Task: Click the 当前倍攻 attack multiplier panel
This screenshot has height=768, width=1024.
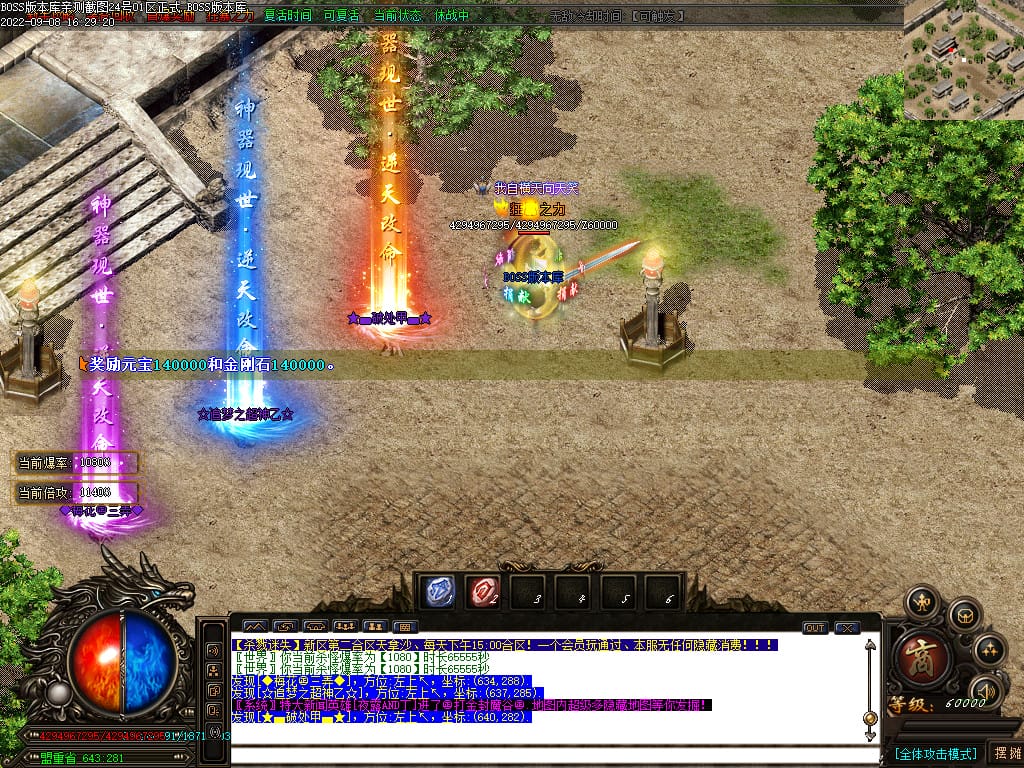Action: pos(76,493)
